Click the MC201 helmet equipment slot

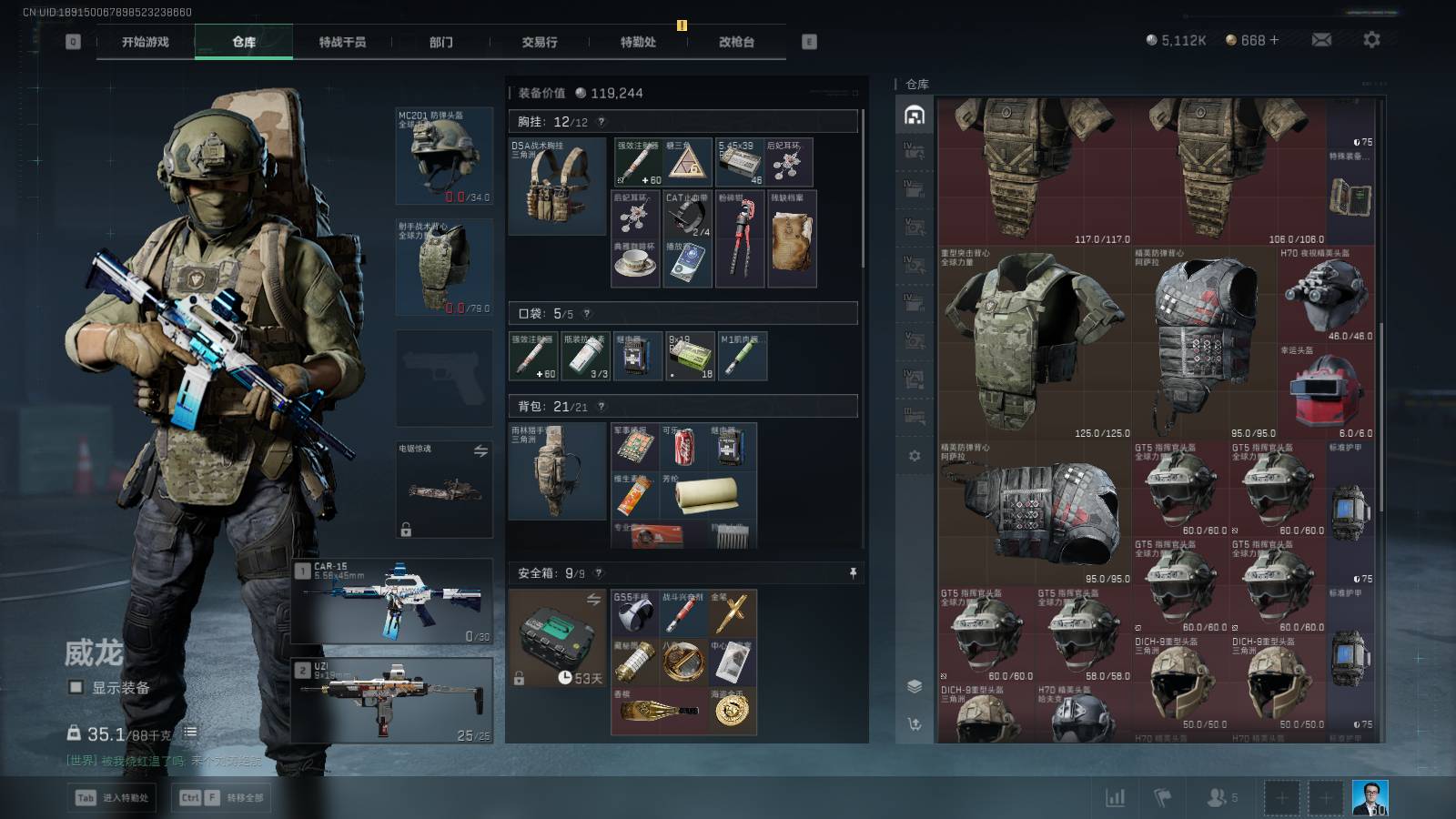click(444, 156)
